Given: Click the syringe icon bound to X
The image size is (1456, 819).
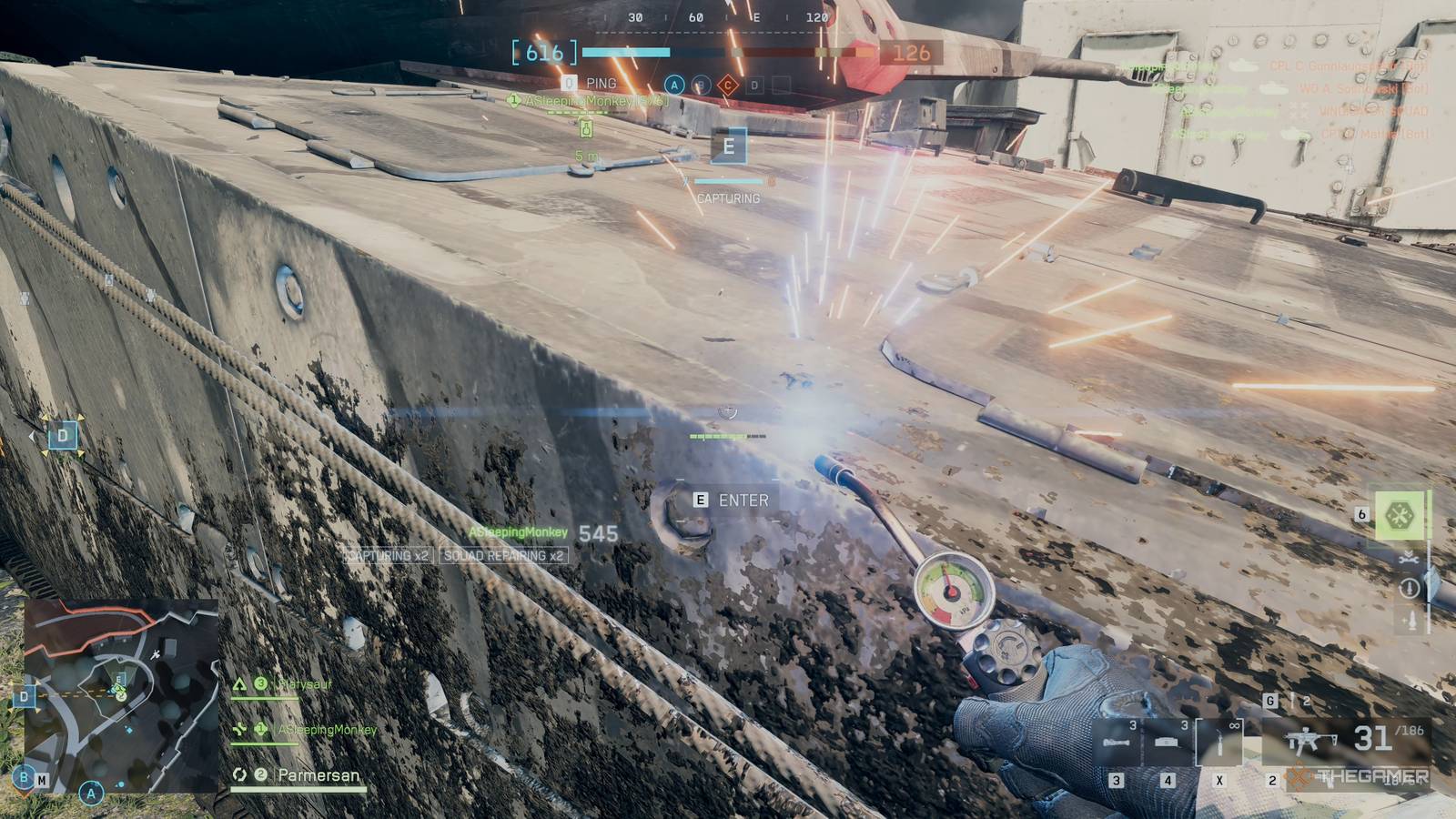Looking at the screenshot, I should coord(1220,744).
